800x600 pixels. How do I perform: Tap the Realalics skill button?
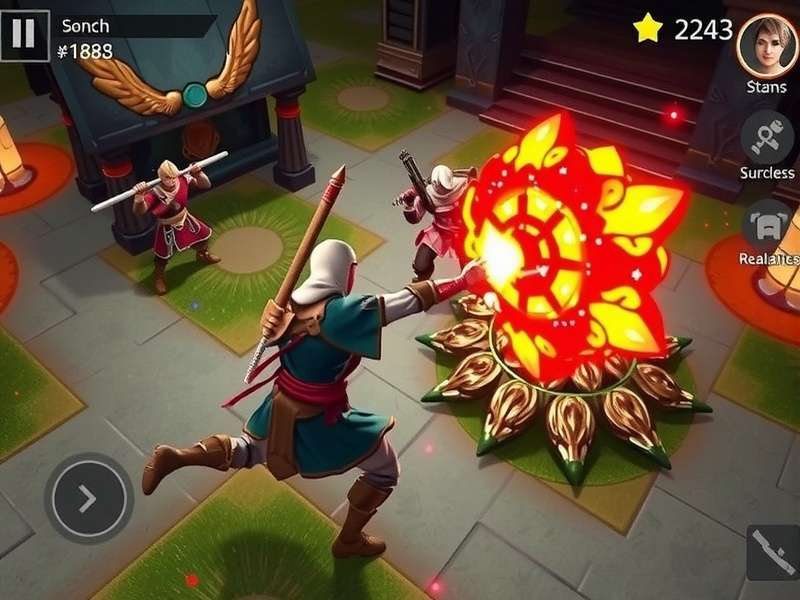pyautogui.click(x=767, y=225)
